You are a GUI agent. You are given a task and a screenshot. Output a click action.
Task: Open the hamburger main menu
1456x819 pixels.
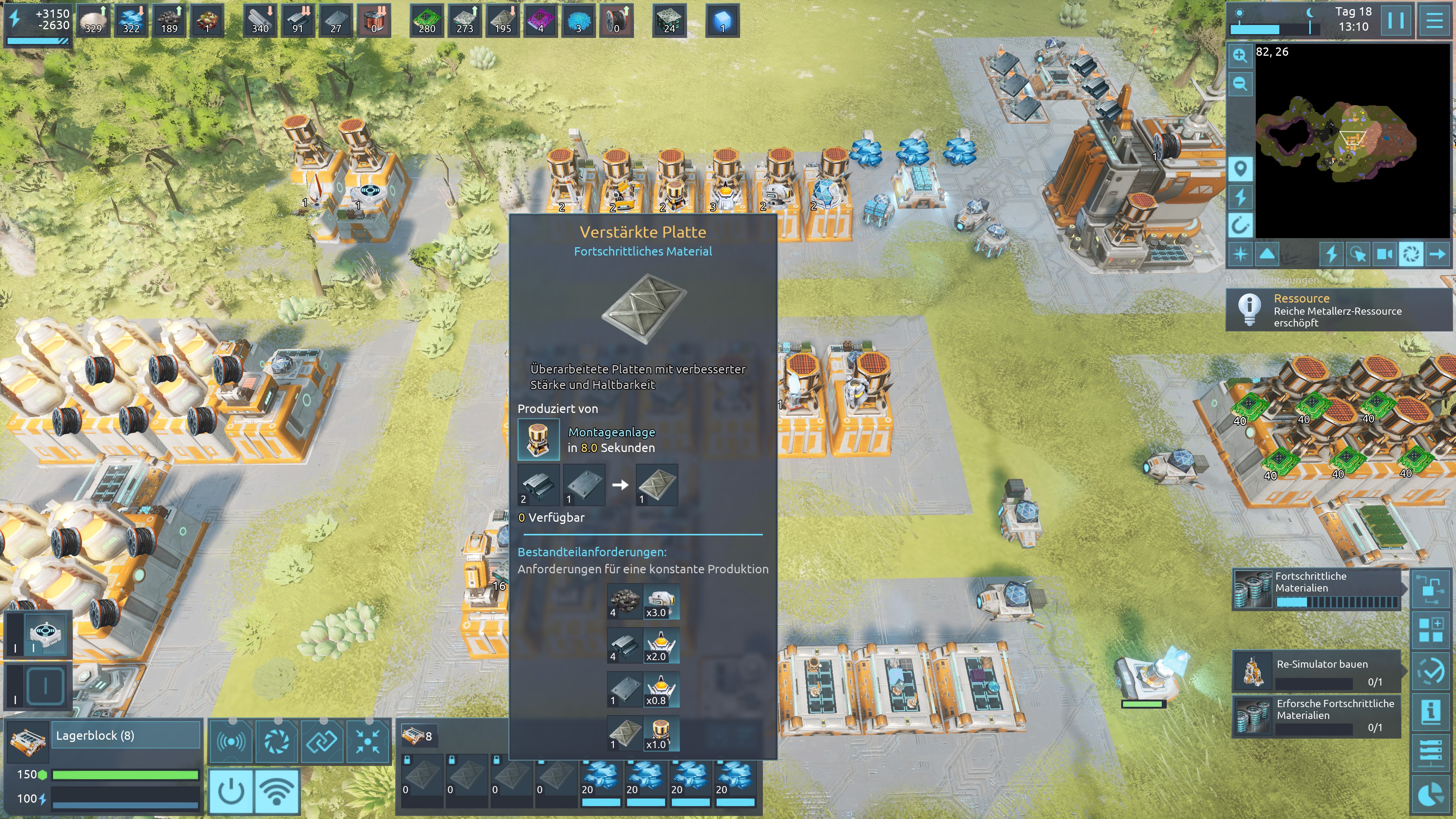[1434, 21]
